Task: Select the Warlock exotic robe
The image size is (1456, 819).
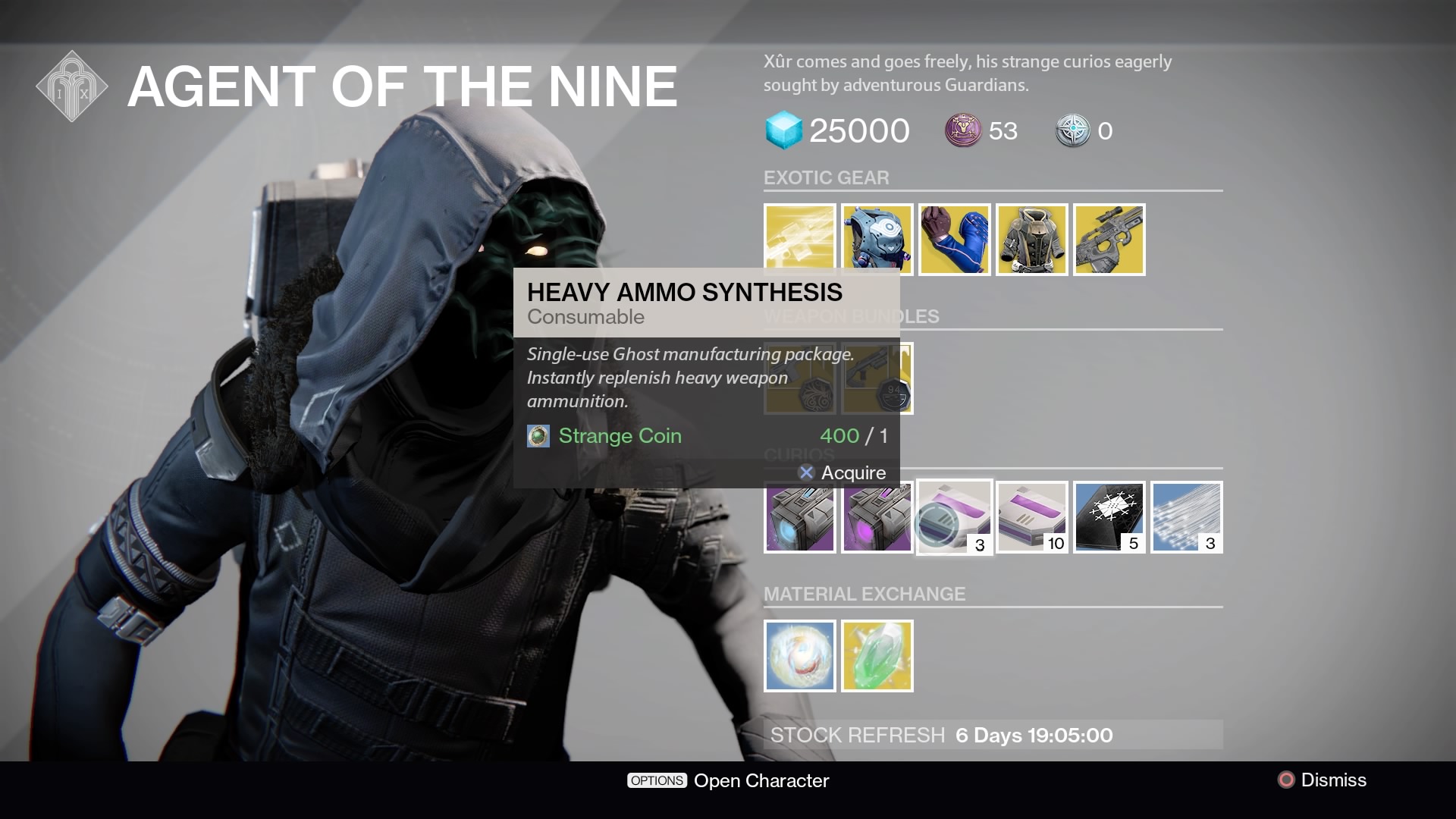Action: pyautogui.click(x=1031, y=240)
